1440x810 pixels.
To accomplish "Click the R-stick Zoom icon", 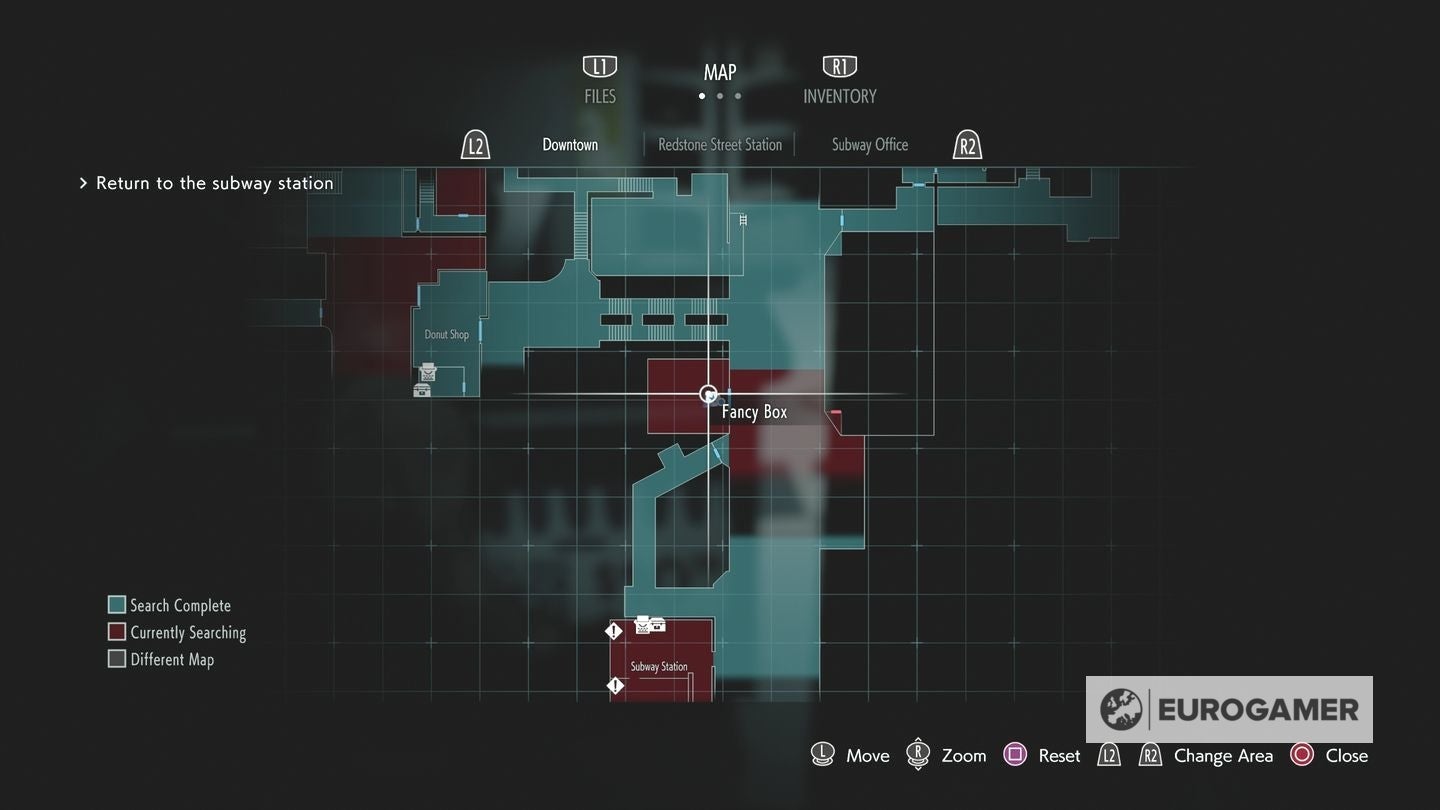I will click(x=918, y=755).
